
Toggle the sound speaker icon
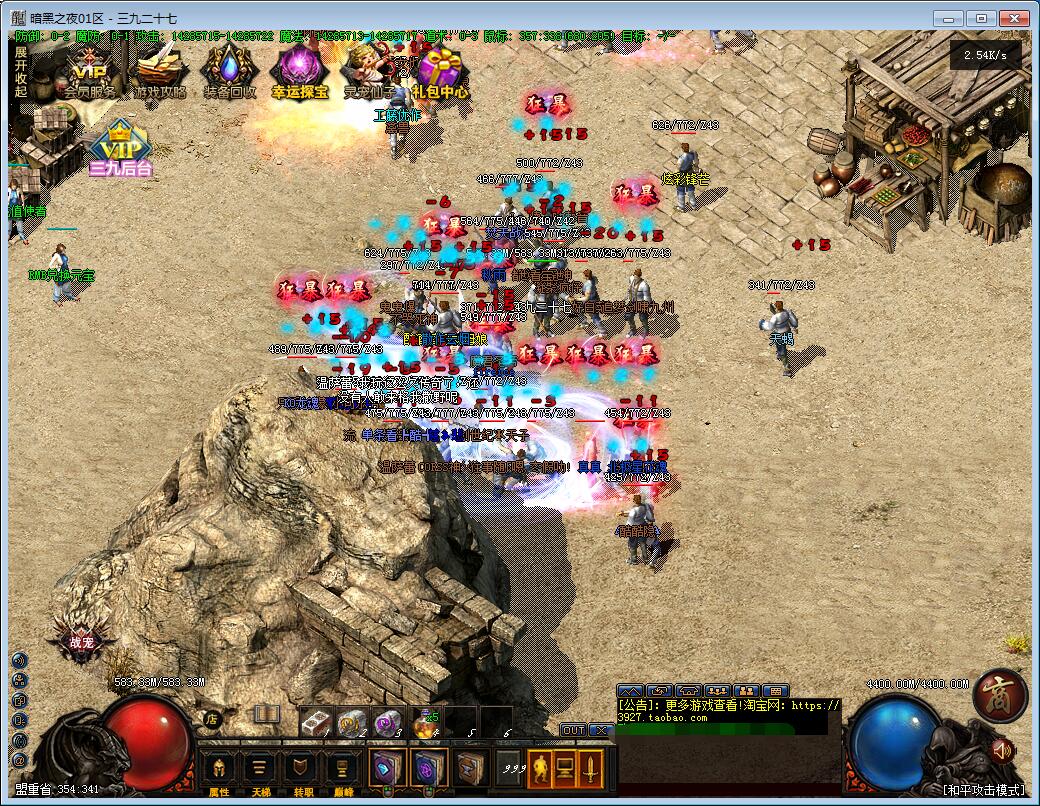[1001, 749]
